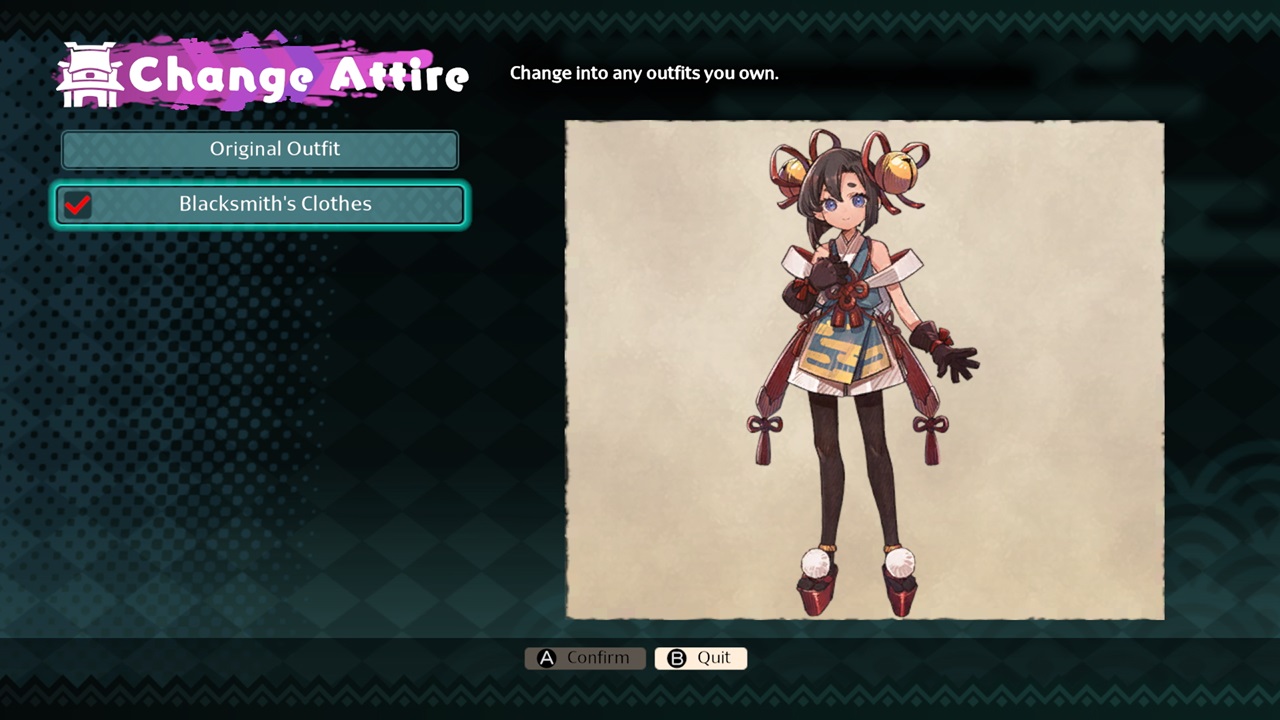Select the Change Attire header

(300, 75)
